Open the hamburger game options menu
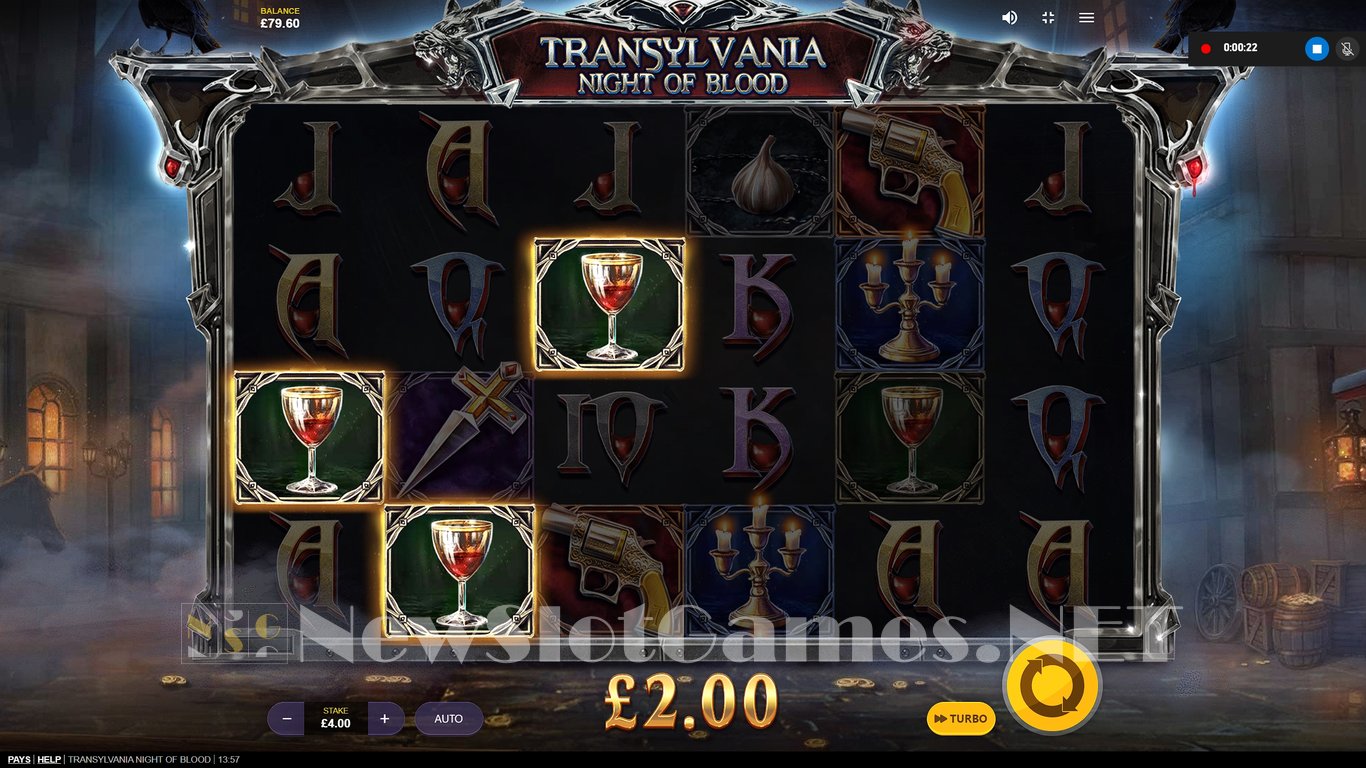 (1085, 17)
